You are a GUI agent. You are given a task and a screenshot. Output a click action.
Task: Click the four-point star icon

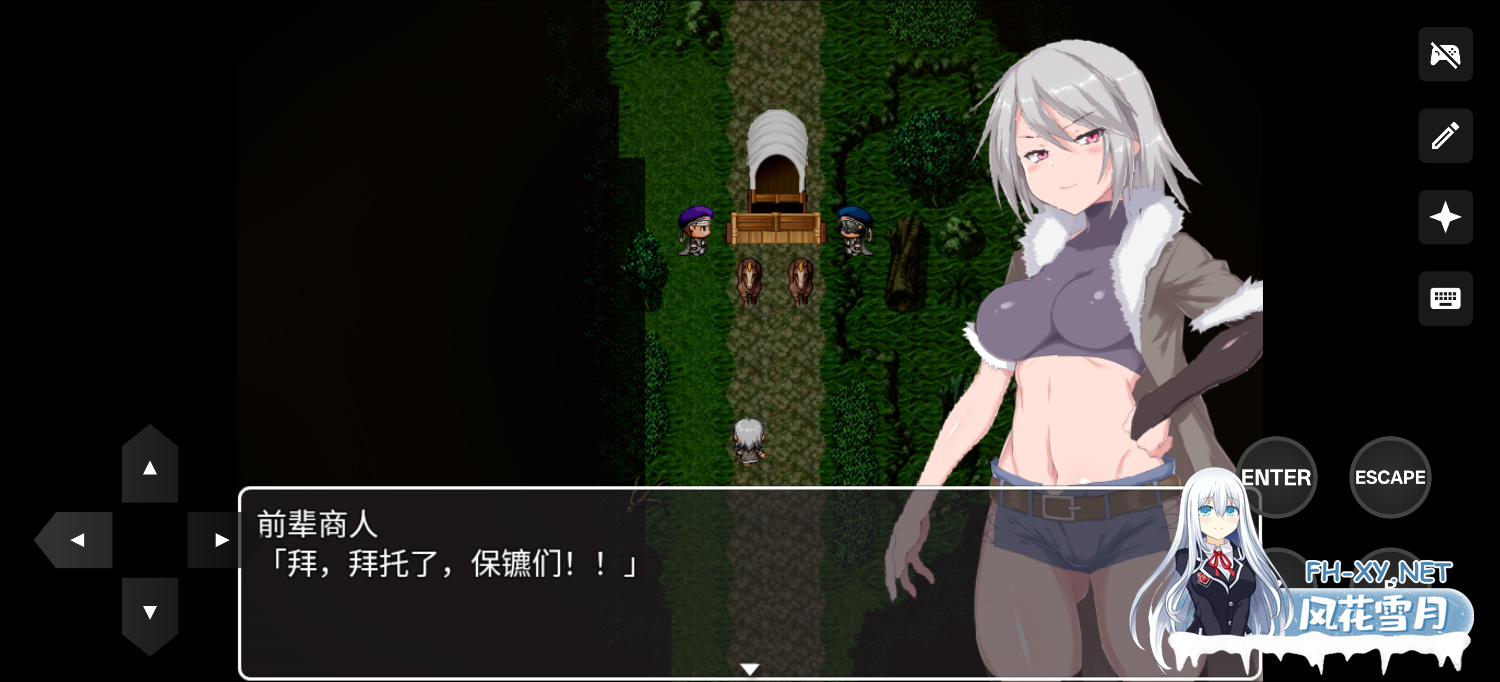coord(1445,217)
